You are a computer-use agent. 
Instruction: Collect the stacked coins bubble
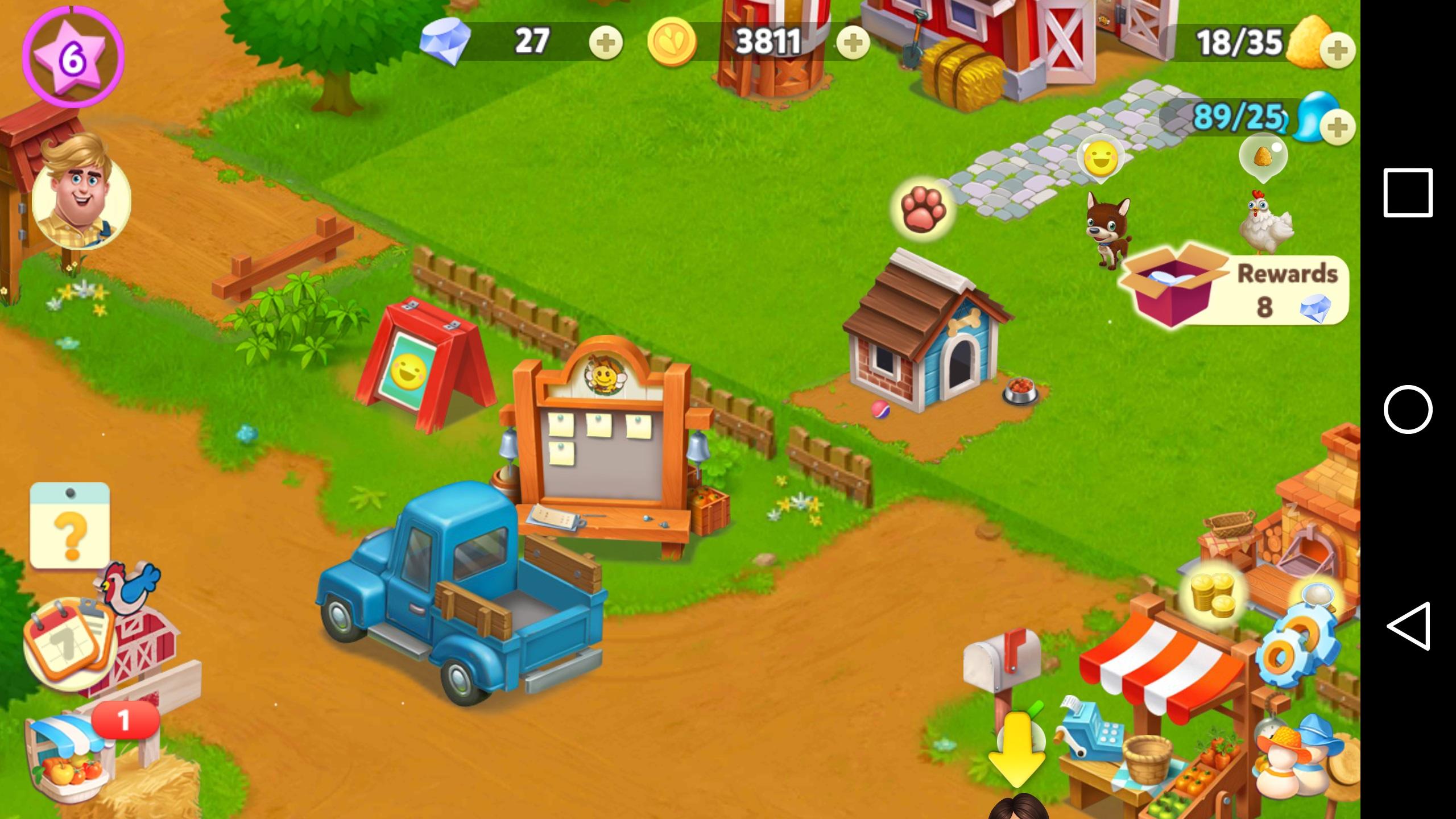[x=1213, y=594]
